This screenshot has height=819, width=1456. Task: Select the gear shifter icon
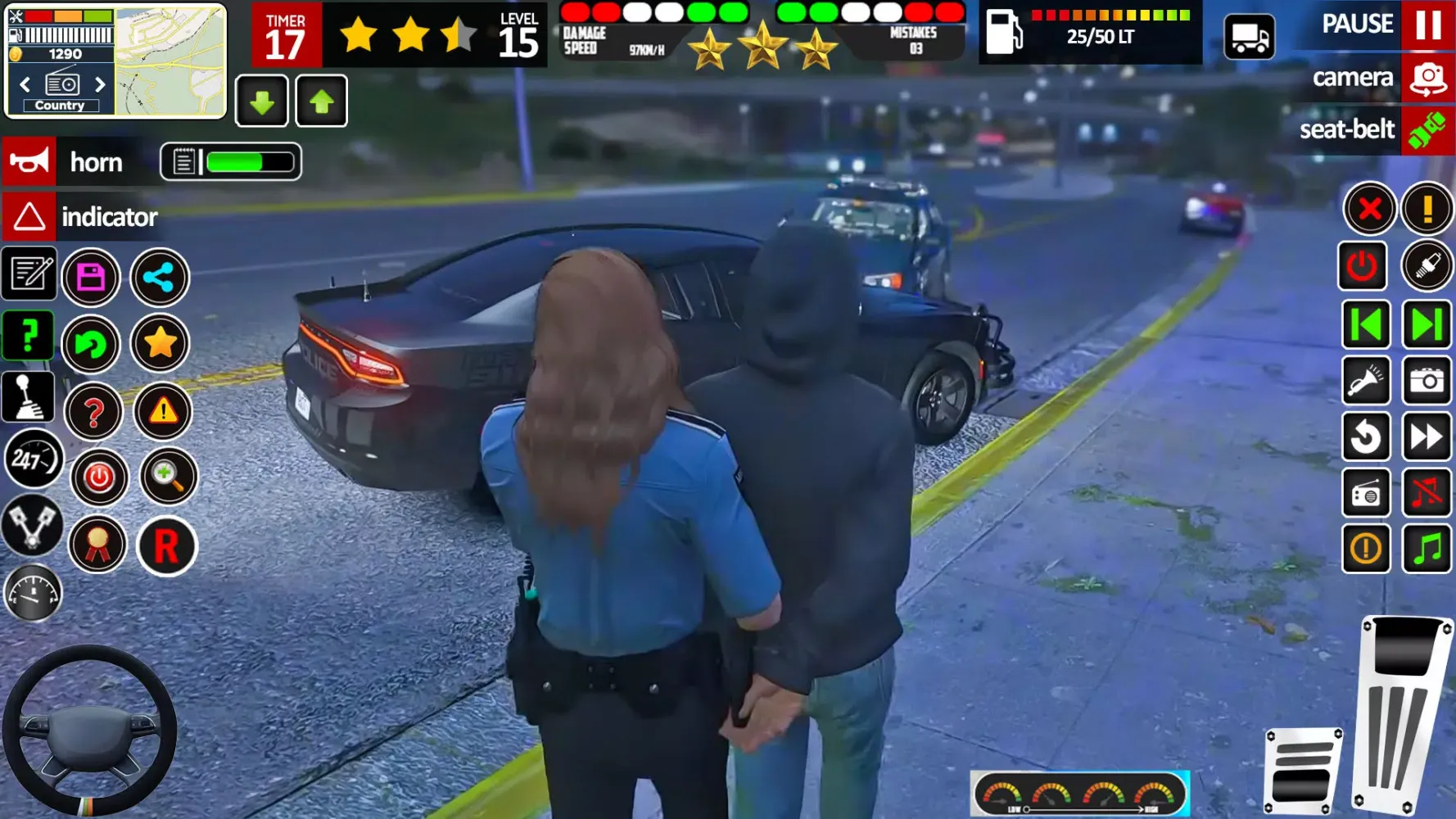point(29,396)
